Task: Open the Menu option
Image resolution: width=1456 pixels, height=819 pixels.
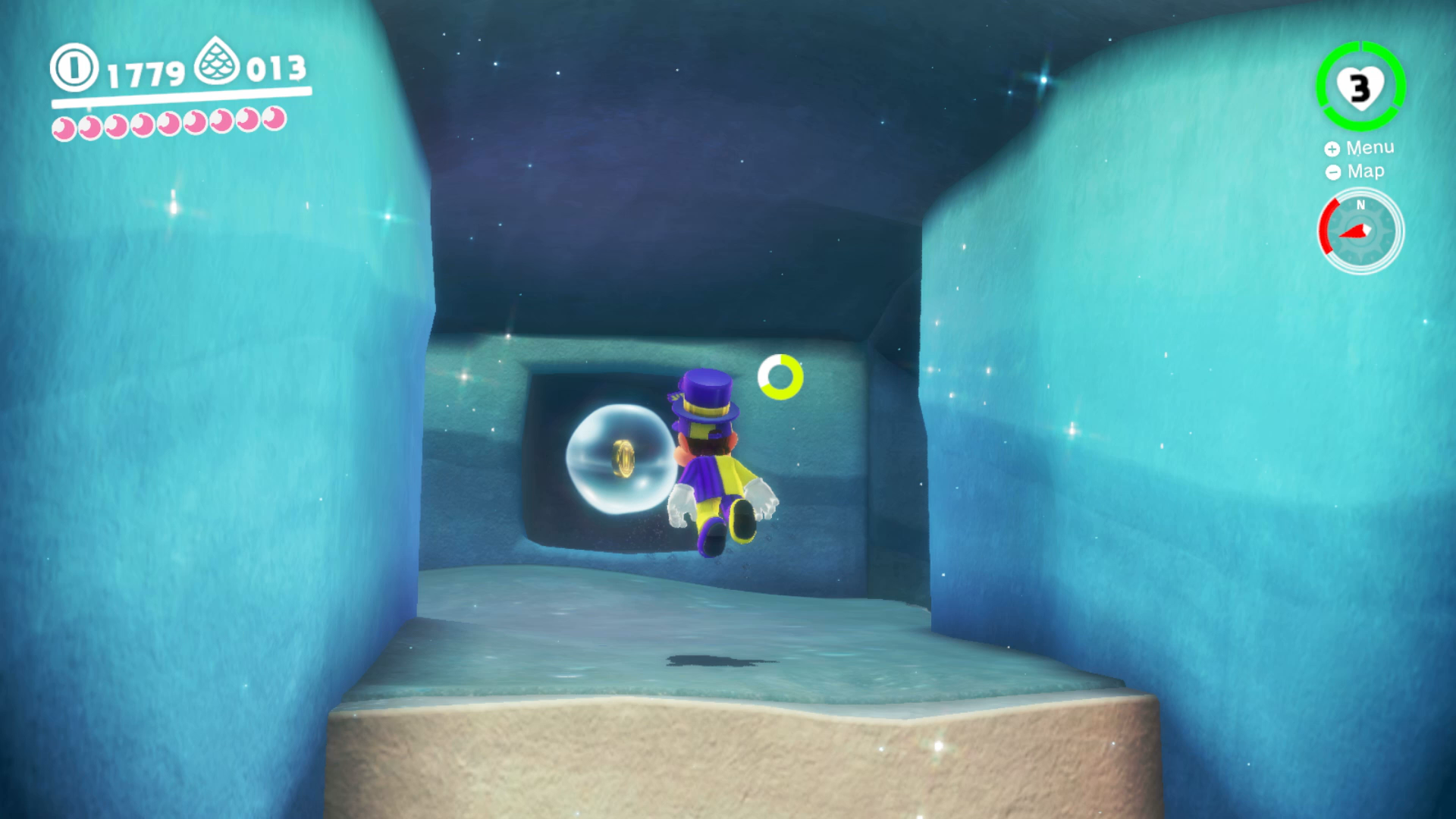Action: click(1370, 147)
